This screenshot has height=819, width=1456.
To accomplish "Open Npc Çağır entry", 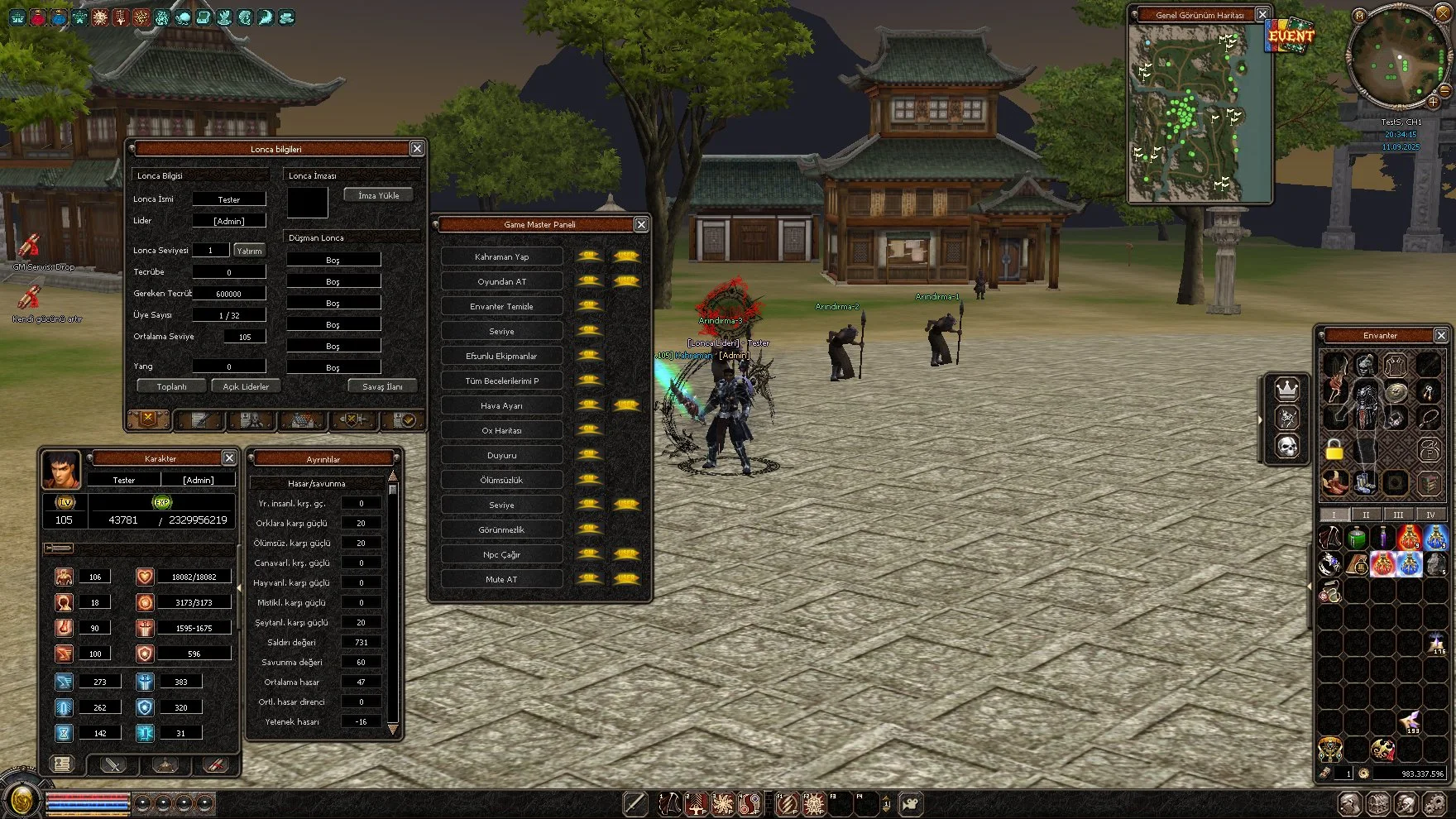I will click(502, 554).
